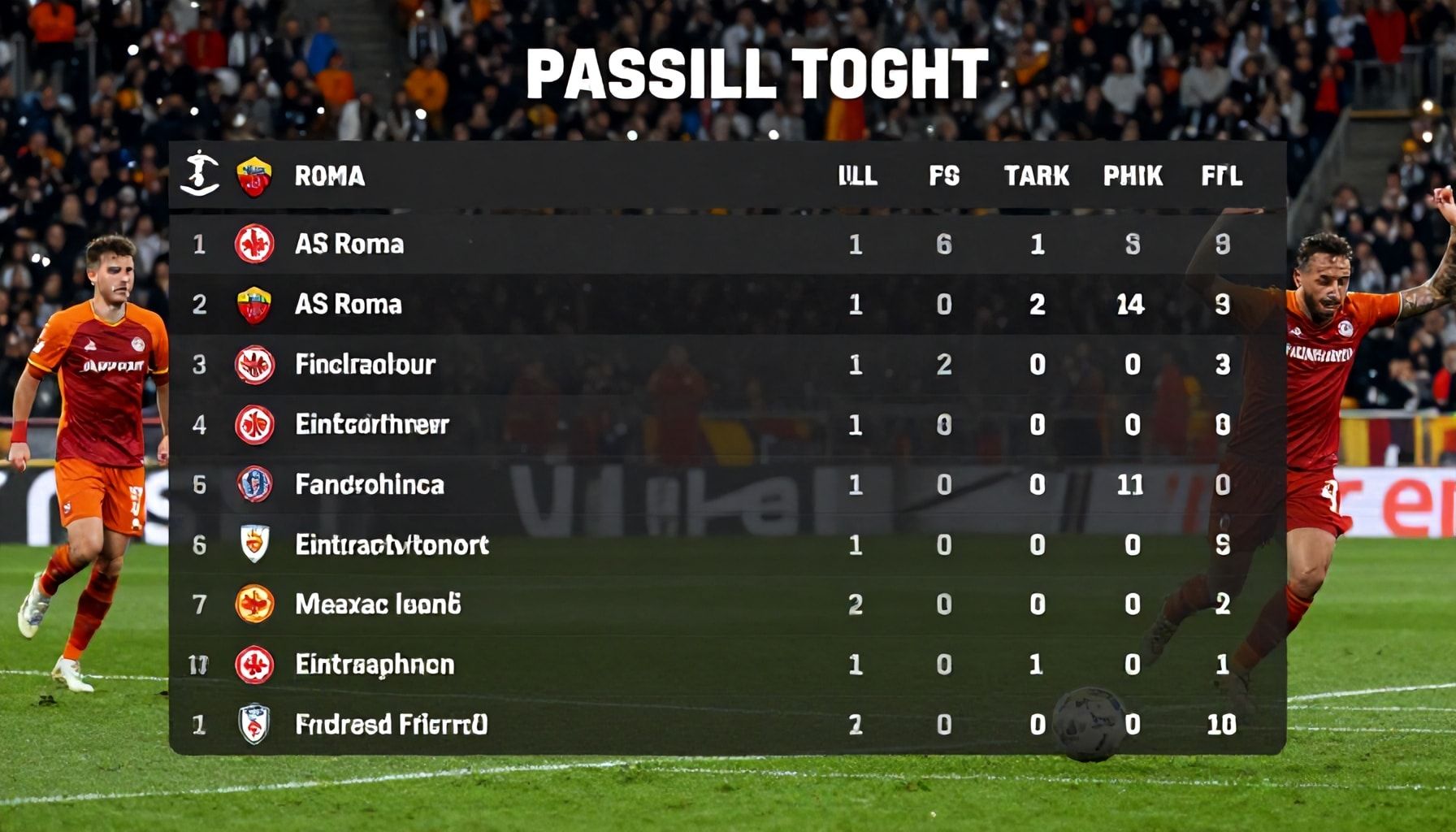The width and height of the screenshot is (1456, 832).
Task: Select the Fndresd Frierrt0 bottom row
Action: (x=391, y=724)
